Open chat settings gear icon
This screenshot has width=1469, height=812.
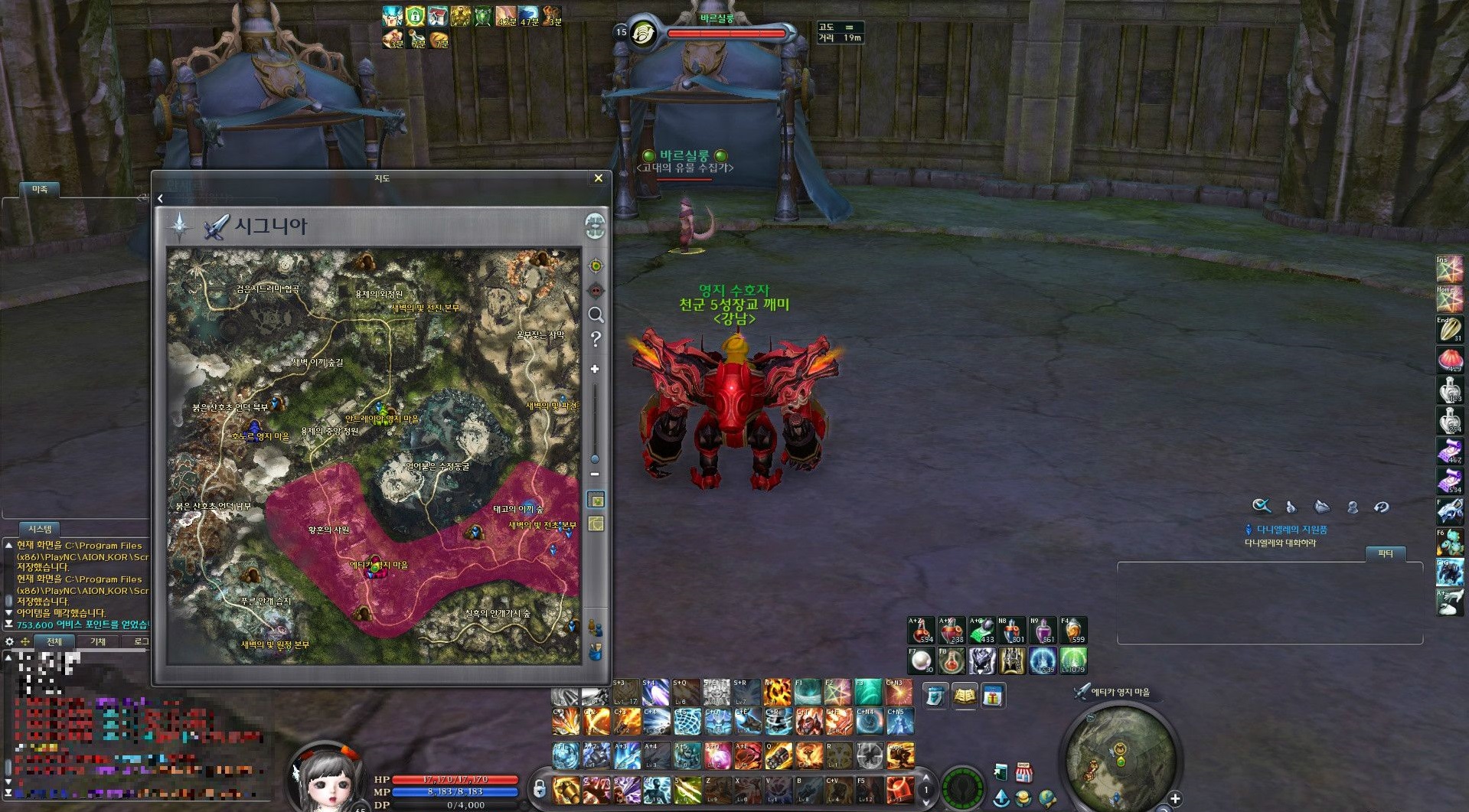pyautogui.click(x=9, y=641)
